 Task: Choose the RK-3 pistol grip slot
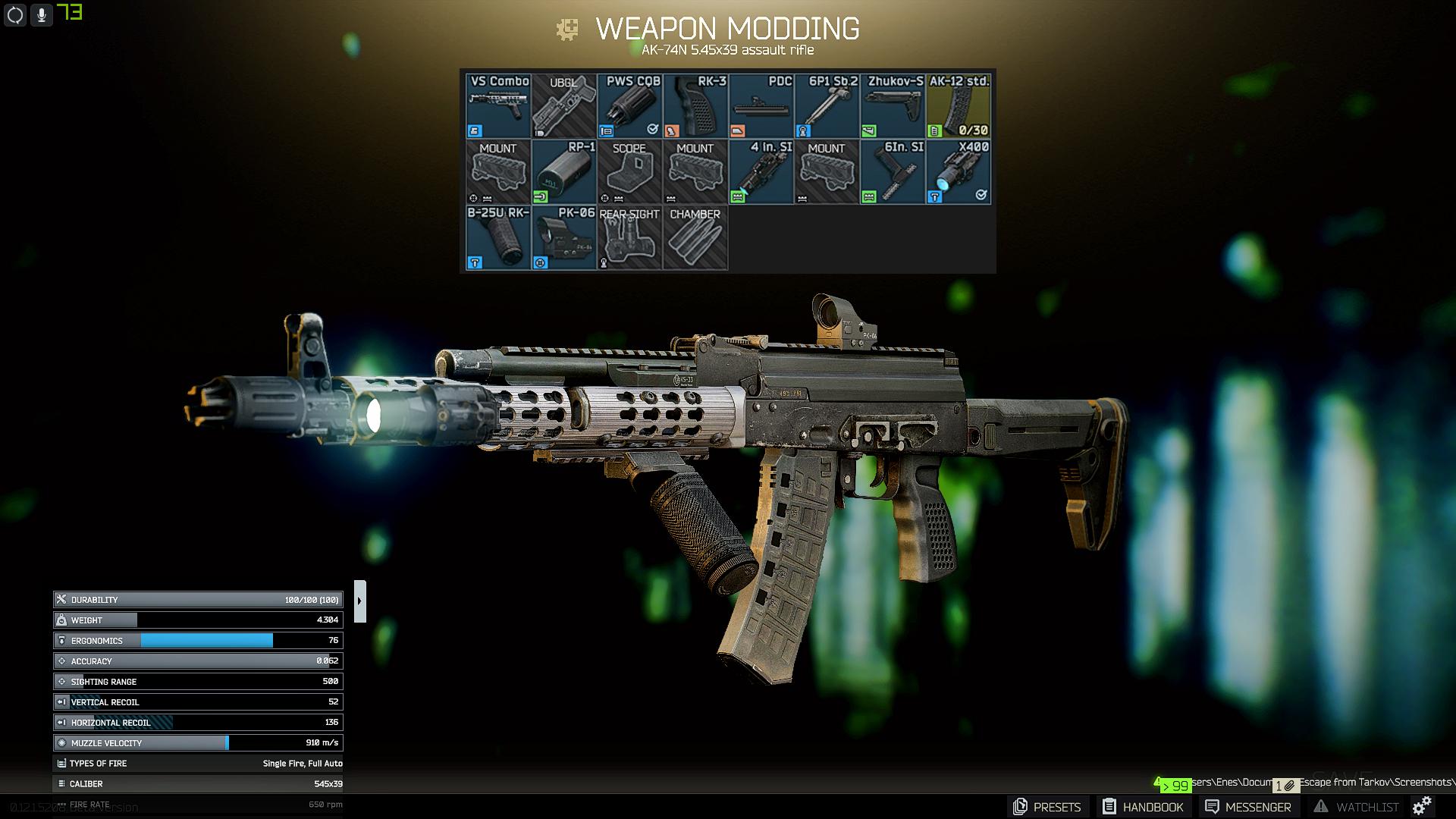[x=695, y=105]
